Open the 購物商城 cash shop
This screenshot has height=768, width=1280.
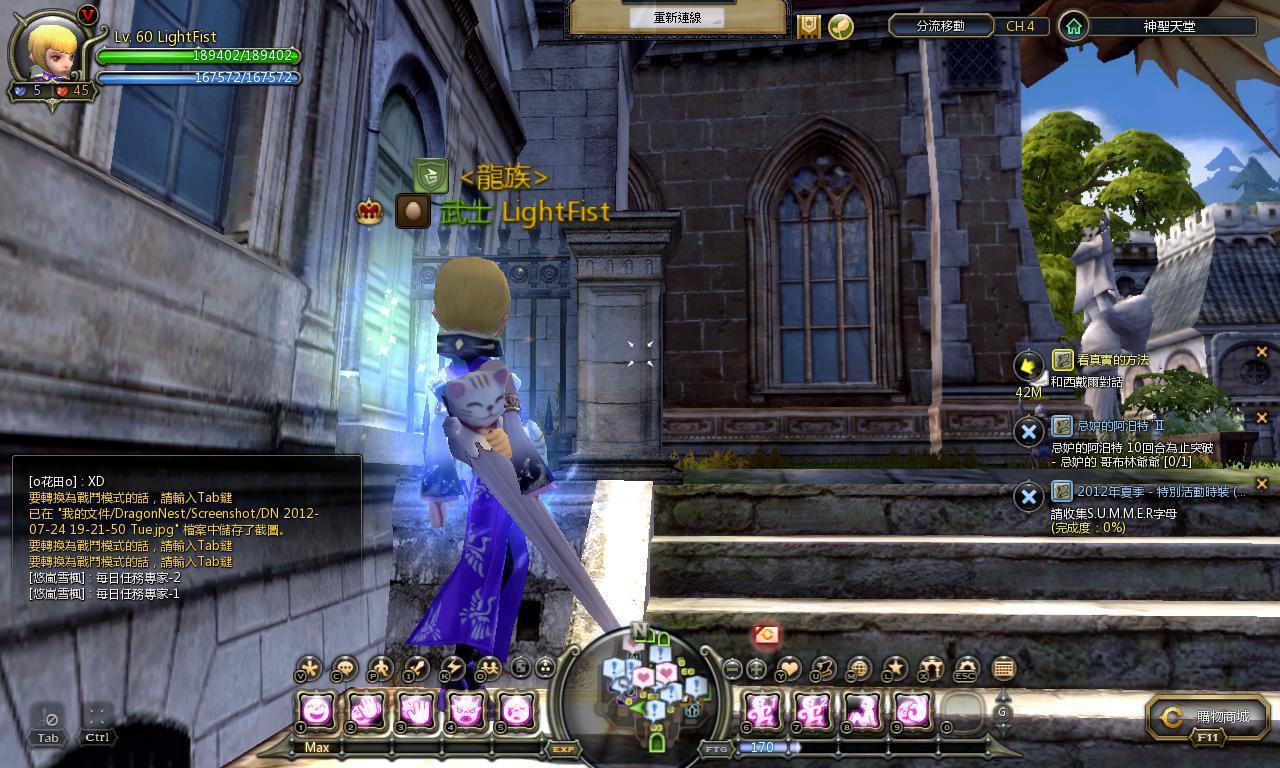click(1208, 717)
